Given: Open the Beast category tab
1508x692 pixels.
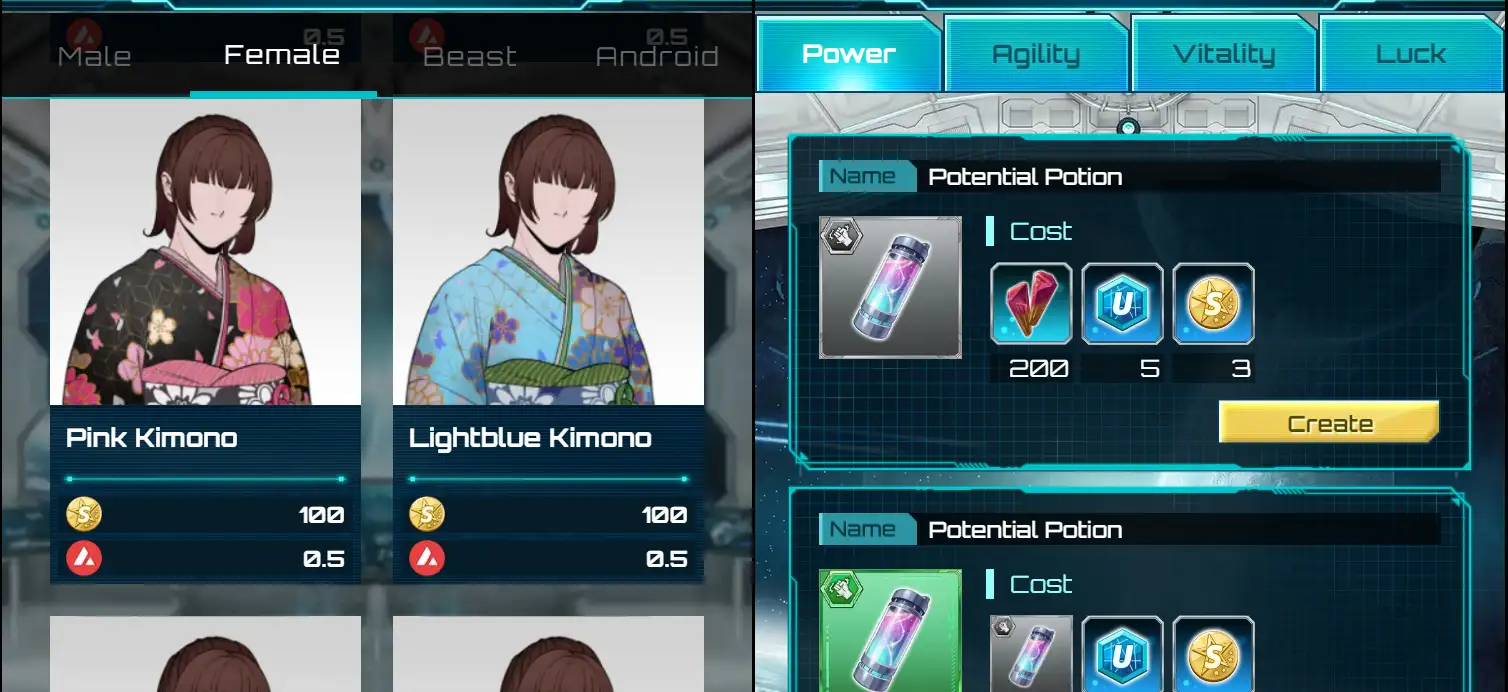Looking at the screenshot, I should [x=470, y=56].
